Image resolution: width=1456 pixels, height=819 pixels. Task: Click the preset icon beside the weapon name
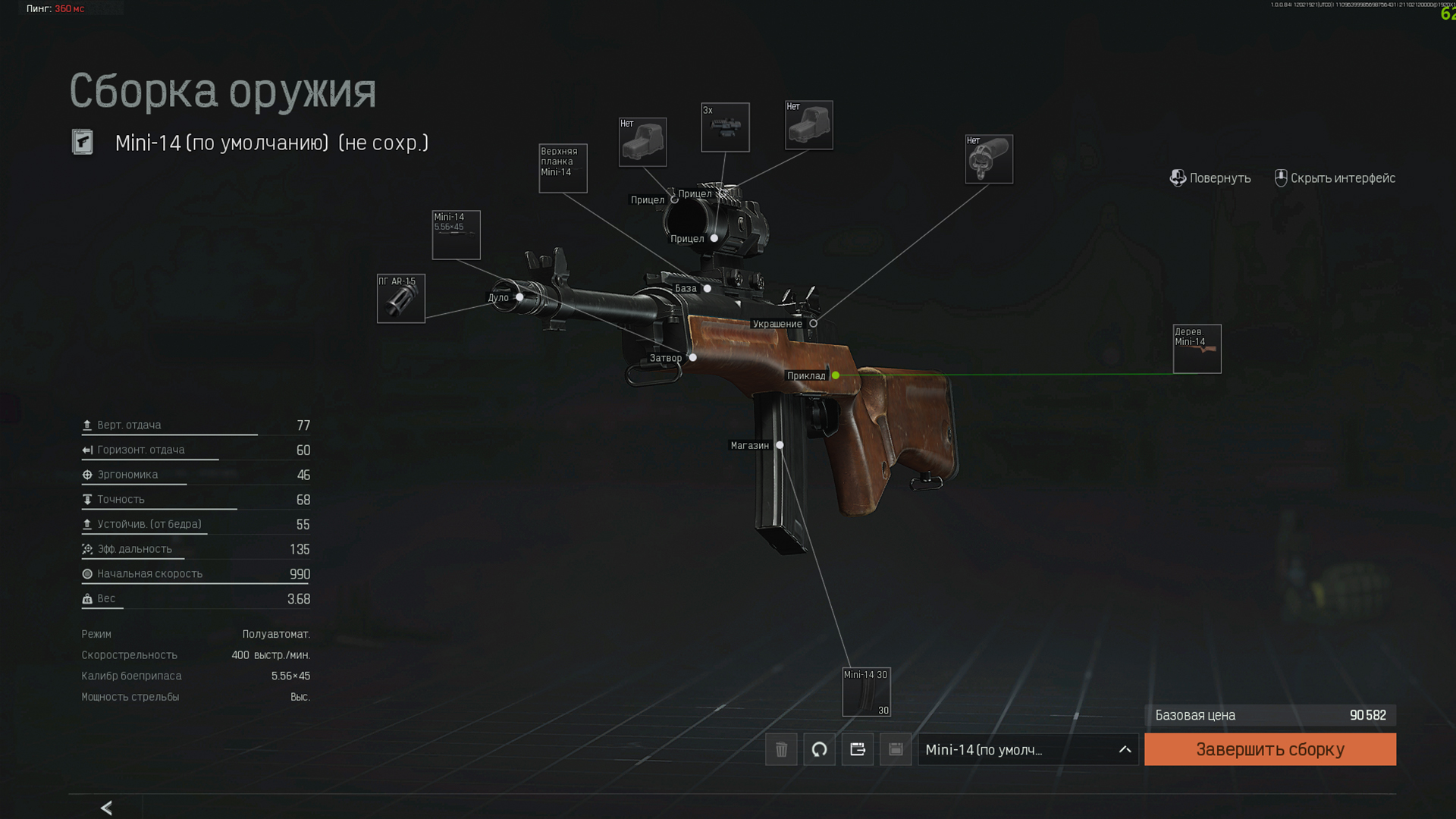(x=83, y=142)
